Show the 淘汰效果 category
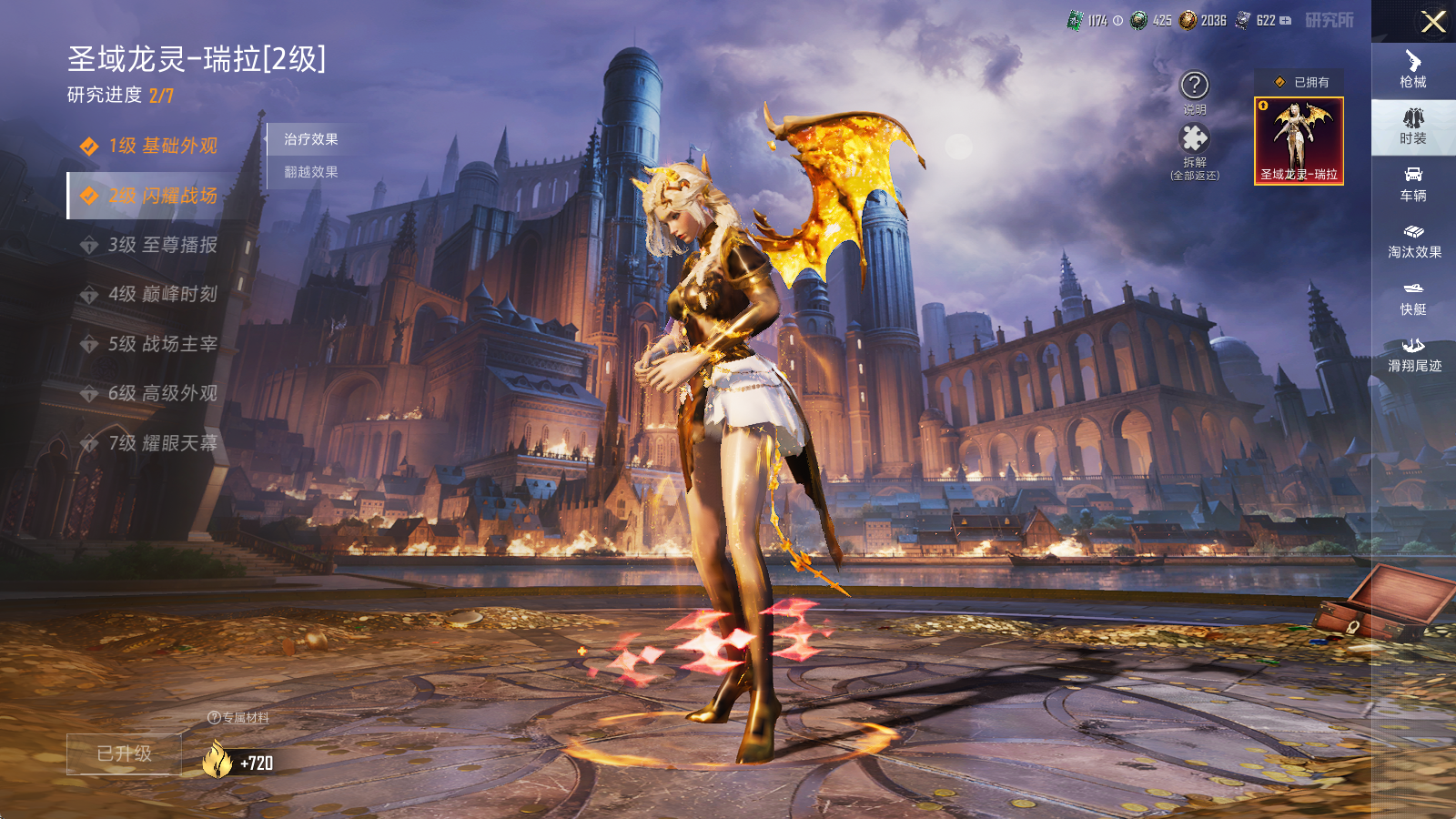 [1413, 240]
